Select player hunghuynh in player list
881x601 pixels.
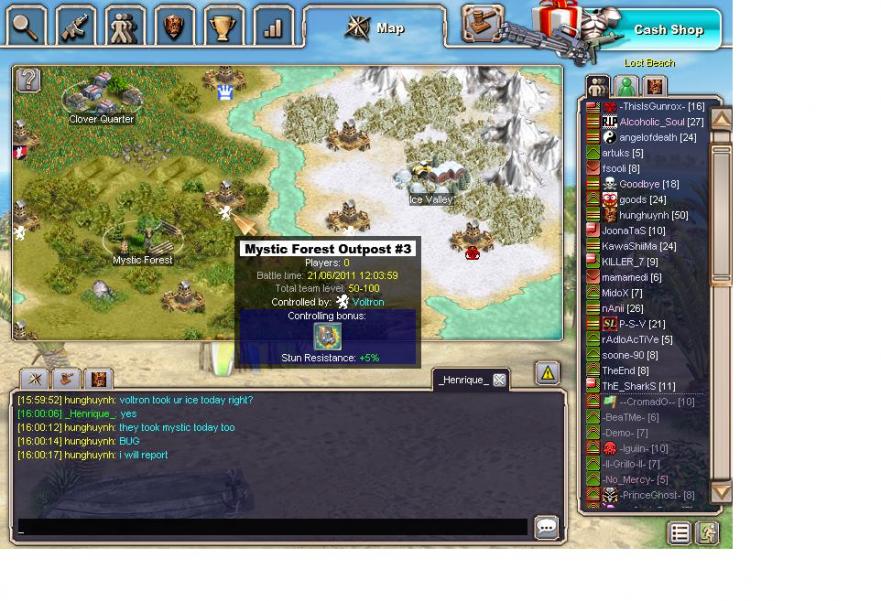click(x=646, y=215)
